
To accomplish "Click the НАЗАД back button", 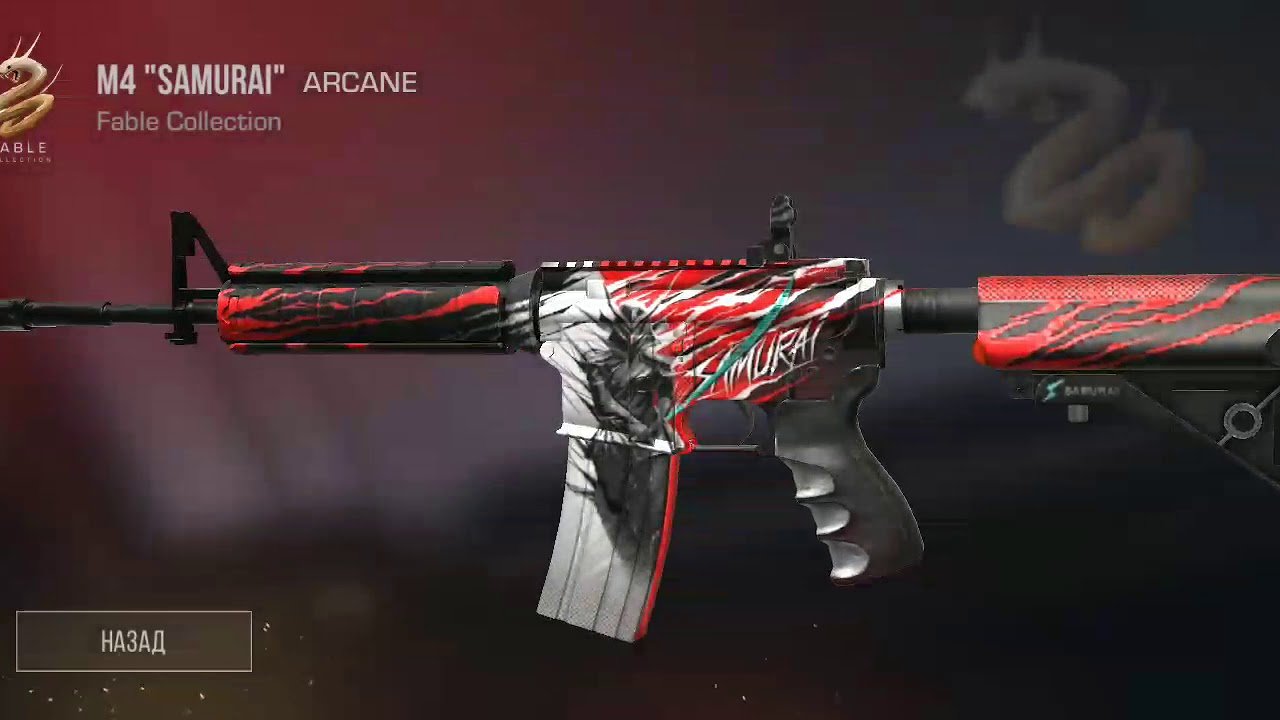I will pos(134,641).
